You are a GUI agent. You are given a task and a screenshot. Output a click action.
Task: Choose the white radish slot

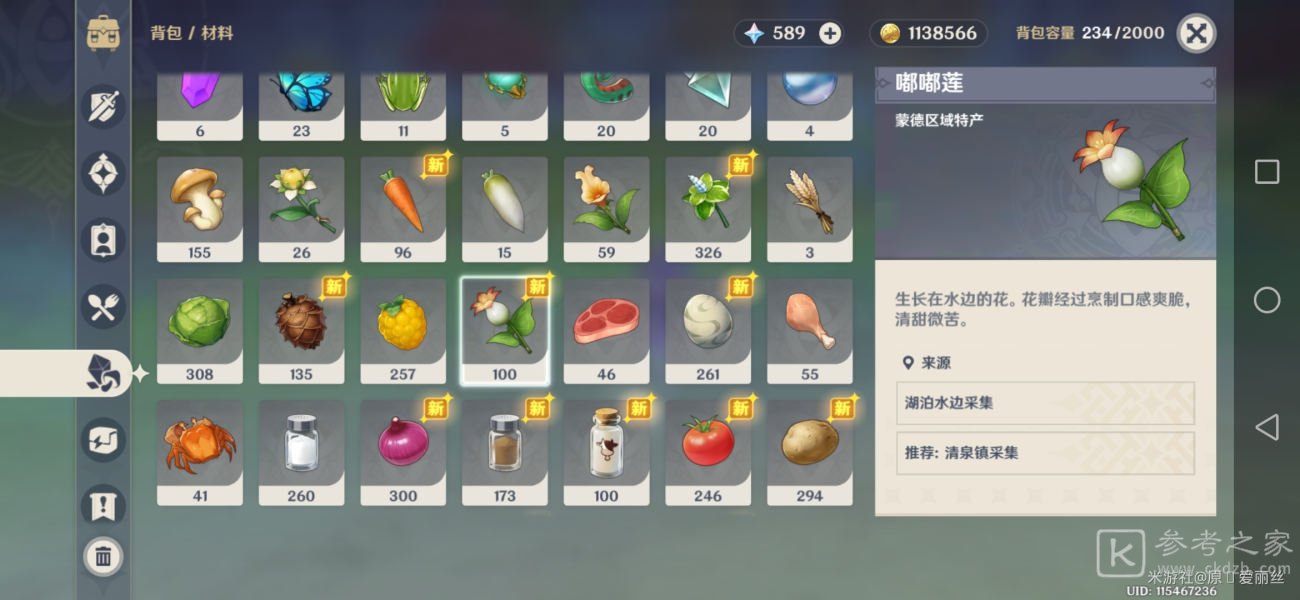504,208
